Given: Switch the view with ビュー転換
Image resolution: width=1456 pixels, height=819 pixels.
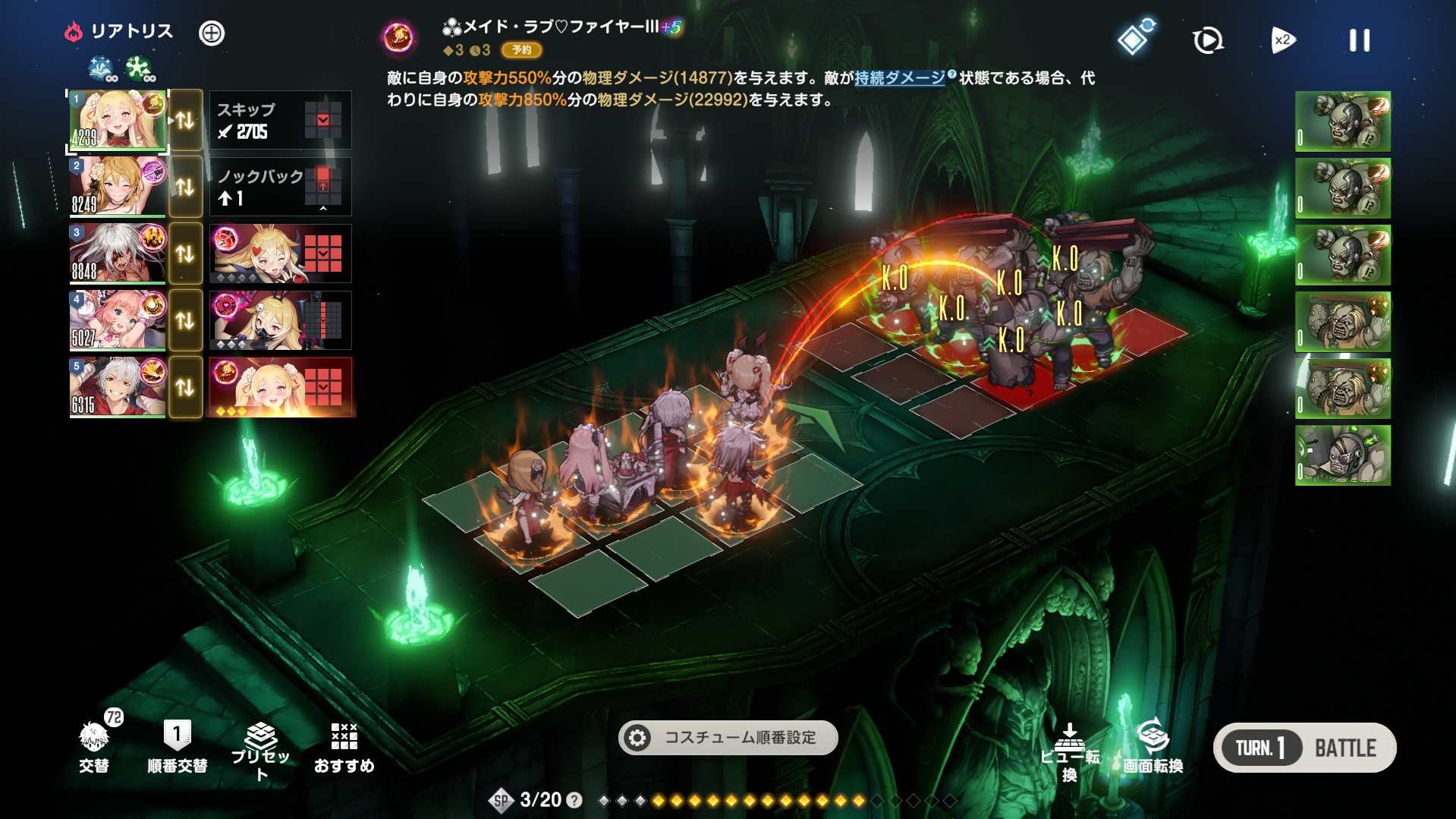Looking at the screenshot, I should [1069, 751].
